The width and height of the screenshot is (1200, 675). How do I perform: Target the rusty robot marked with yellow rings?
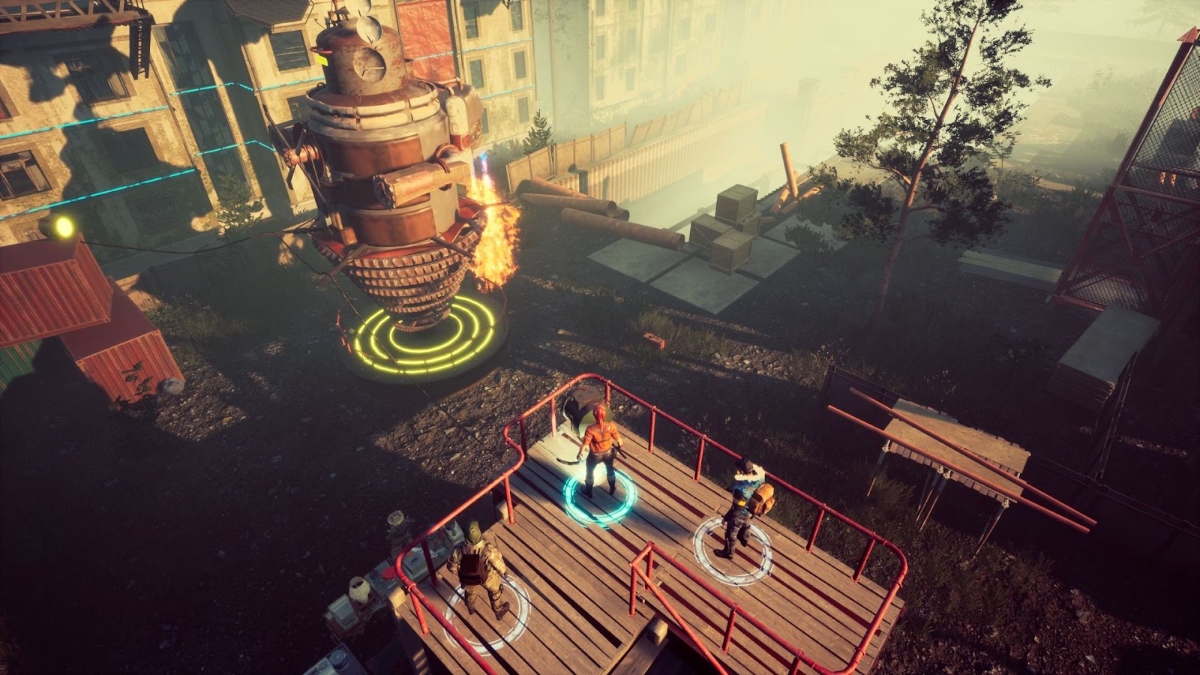pyautogui.click(x=391, y=170)
